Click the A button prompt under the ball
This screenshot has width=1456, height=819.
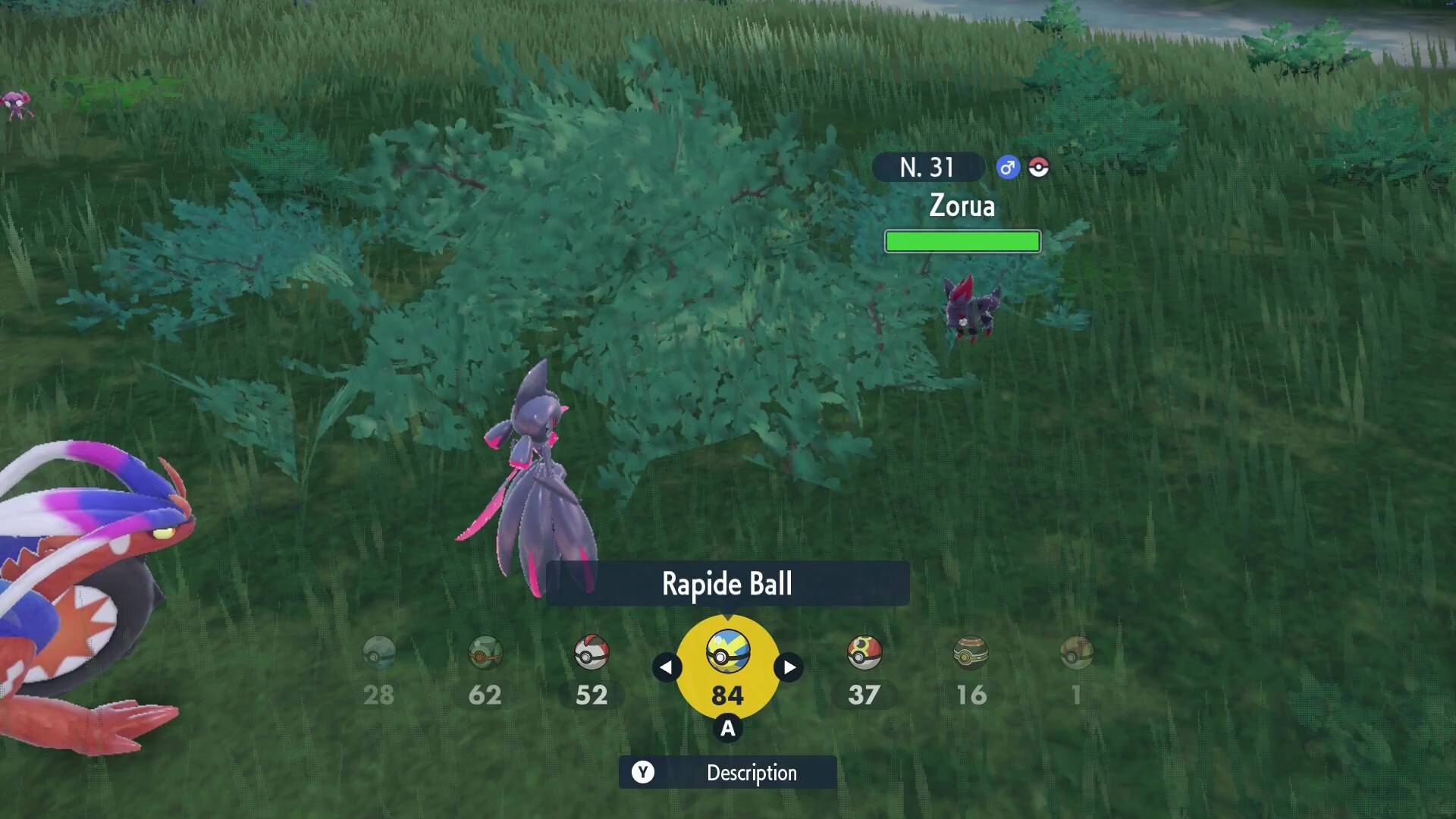727,729
